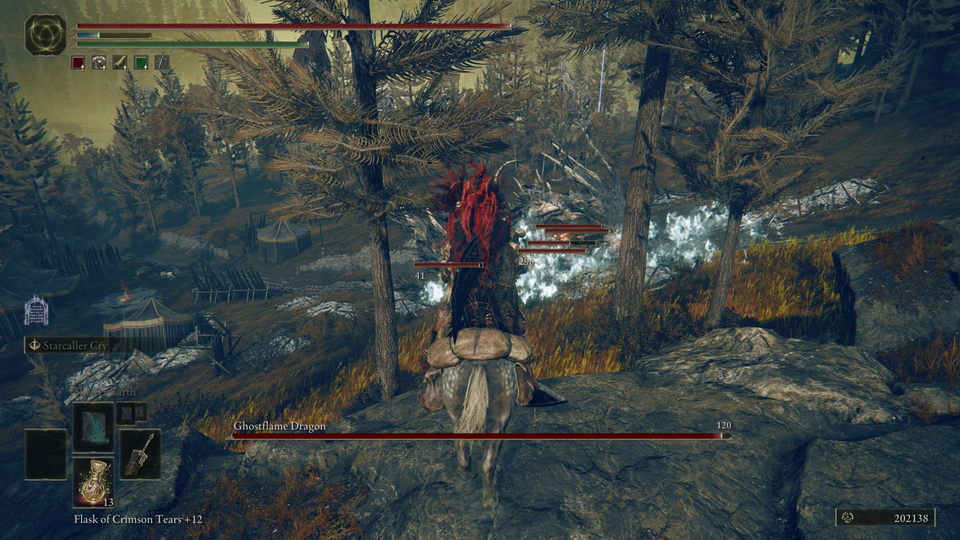
Task: Click the crossed-blades status effect icon
Action: pos(161,62)
